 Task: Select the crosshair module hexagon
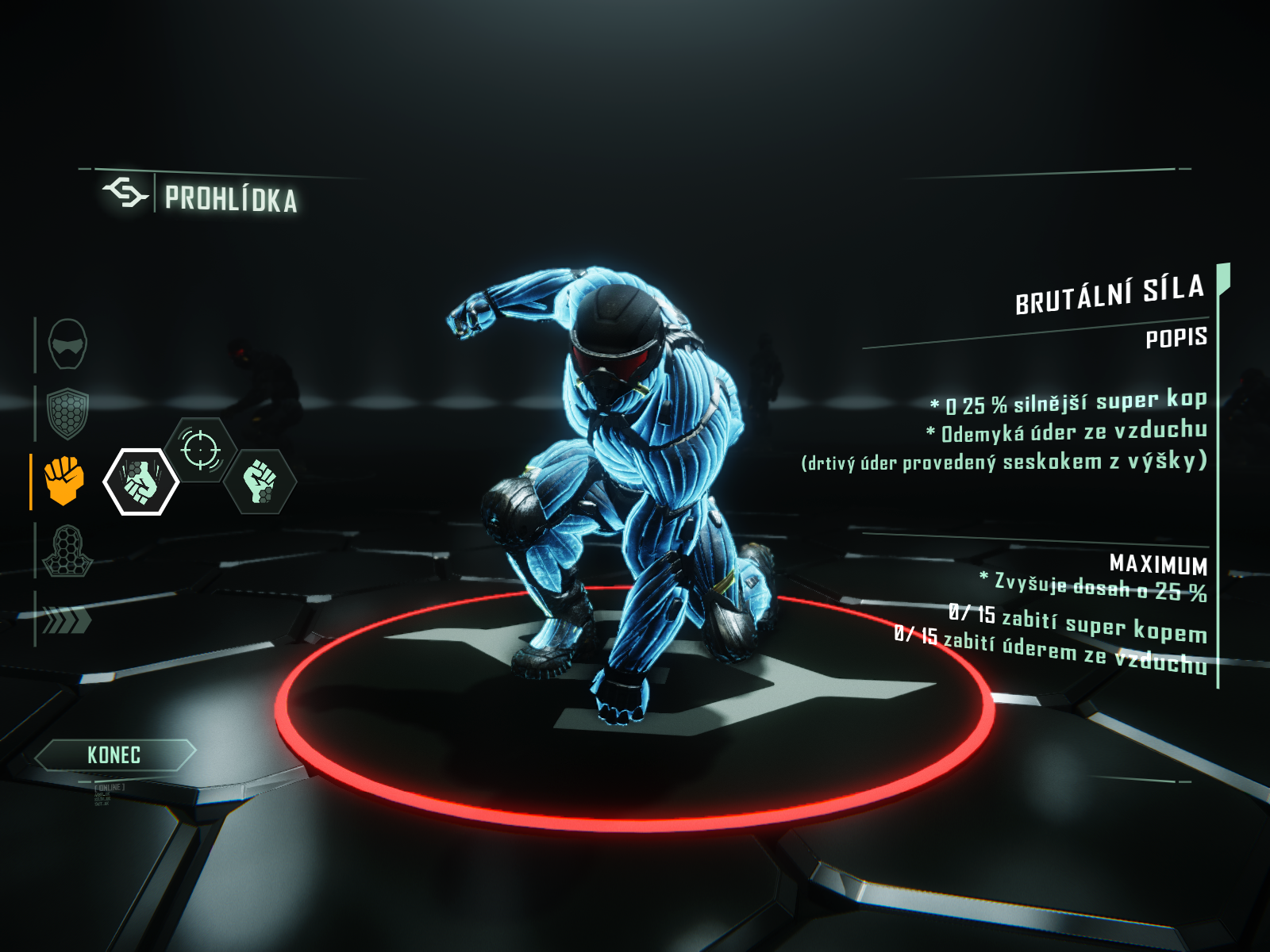201,450
